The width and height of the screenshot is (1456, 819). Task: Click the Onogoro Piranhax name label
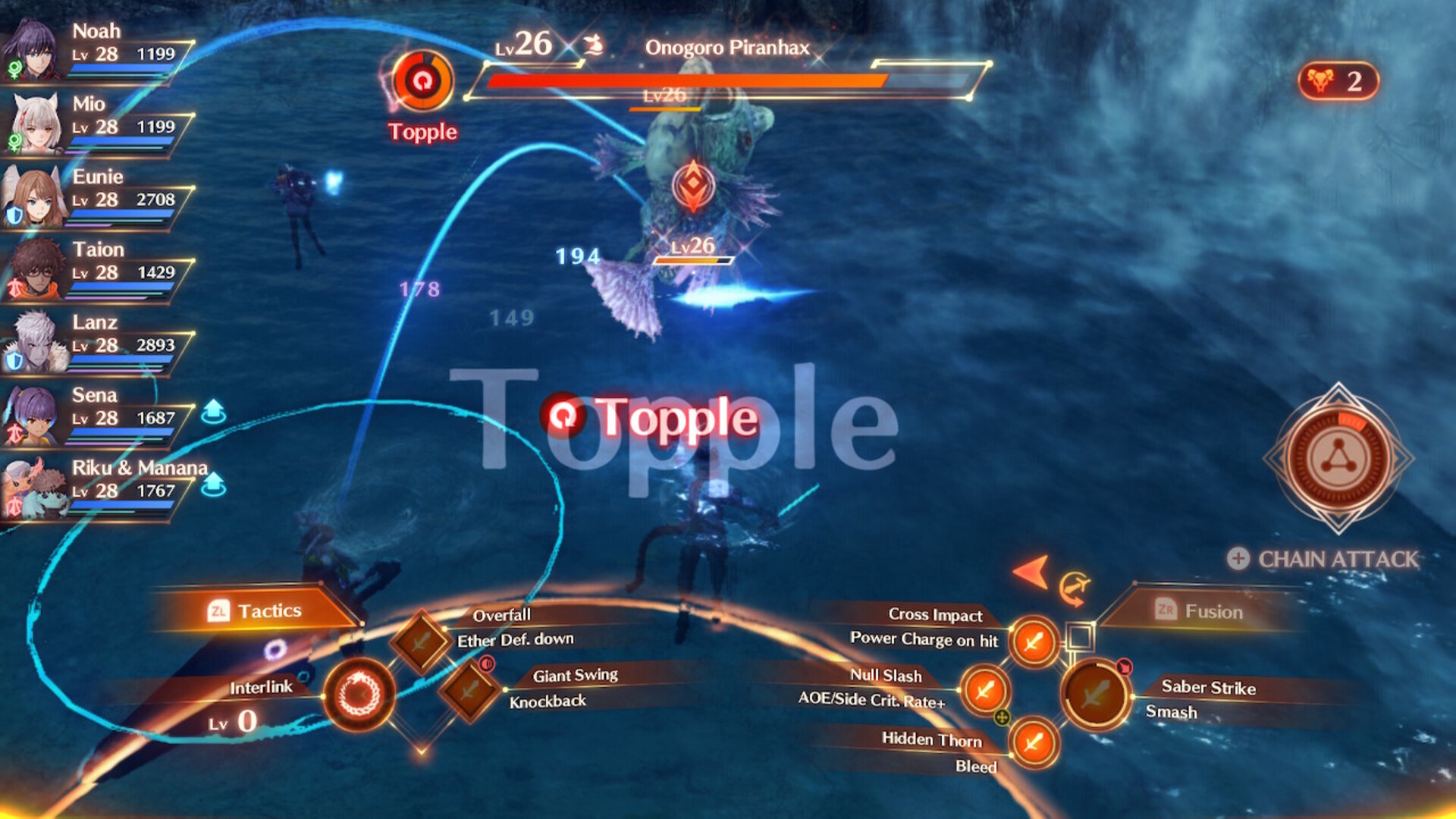(x=726, y=47)
